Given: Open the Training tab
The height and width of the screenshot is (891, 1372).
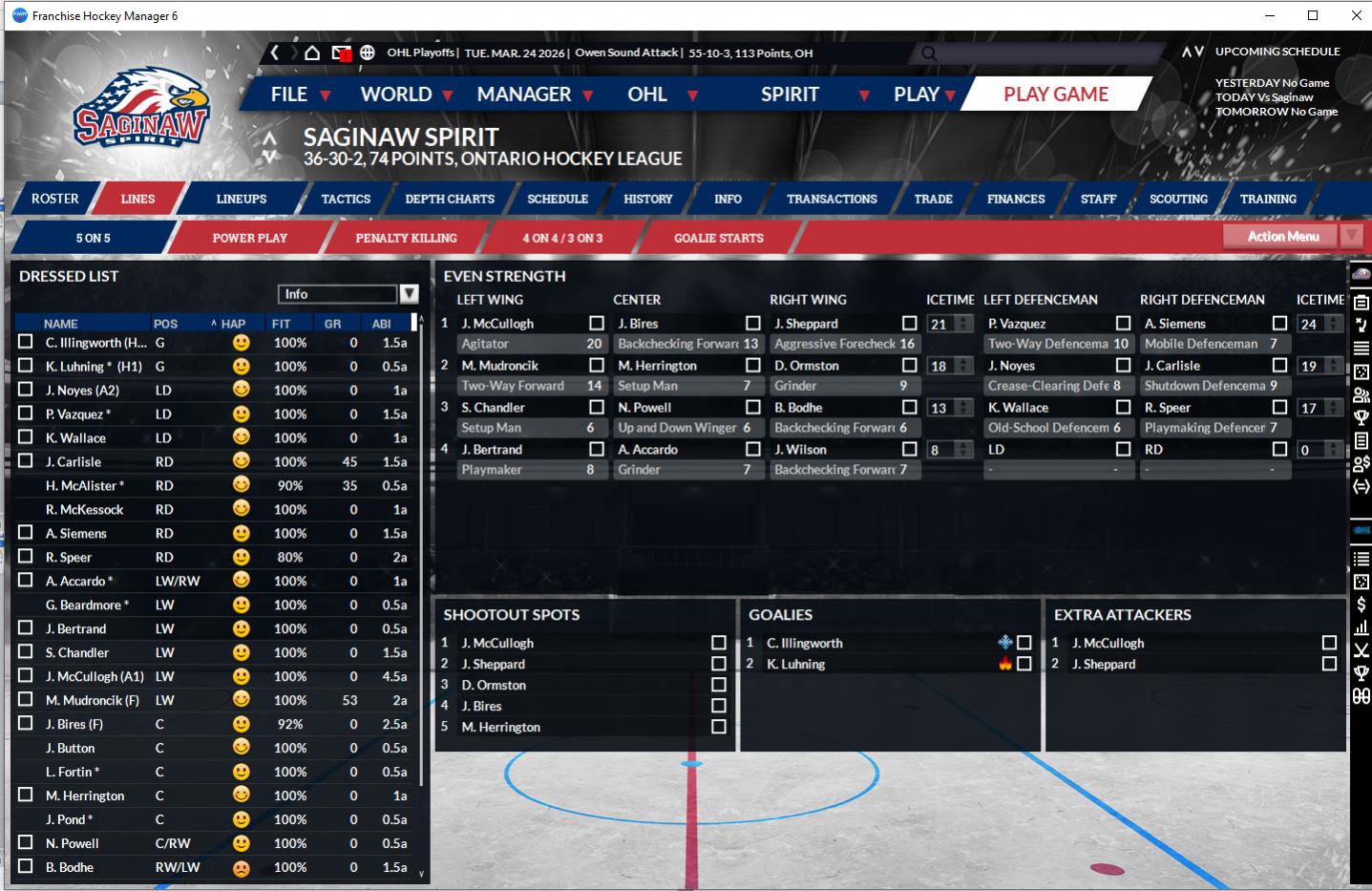Looking at the screenshot, I should (x=1268, y=199).
